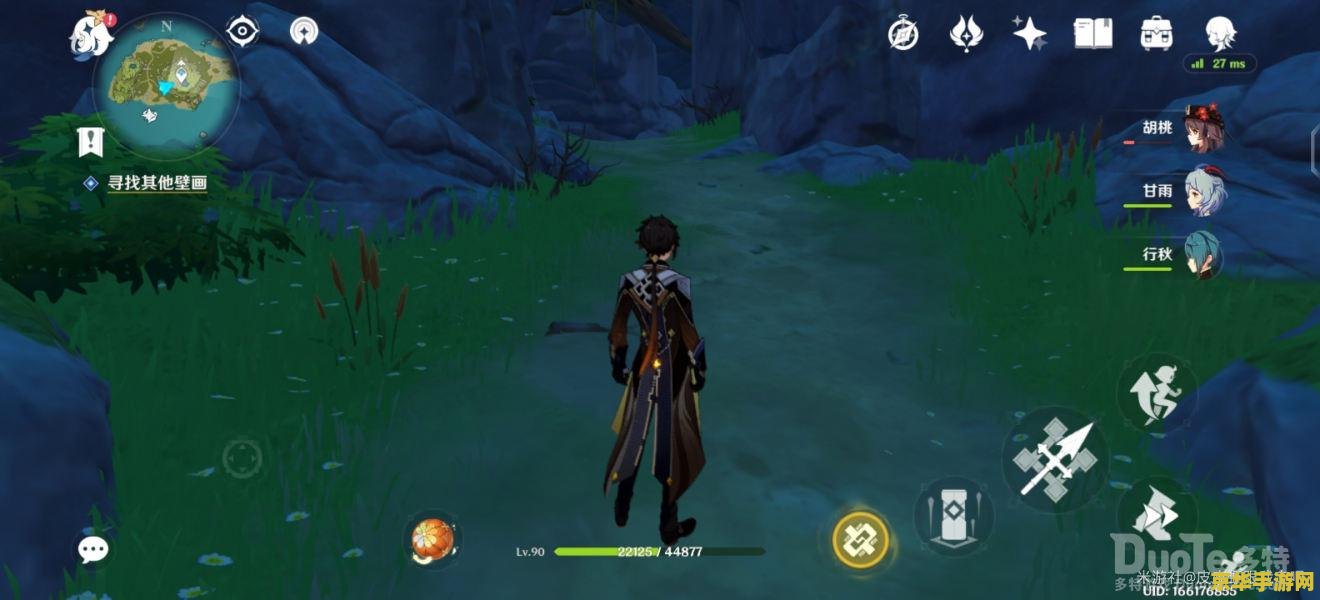Unleash the golden elemental burst

861,540
